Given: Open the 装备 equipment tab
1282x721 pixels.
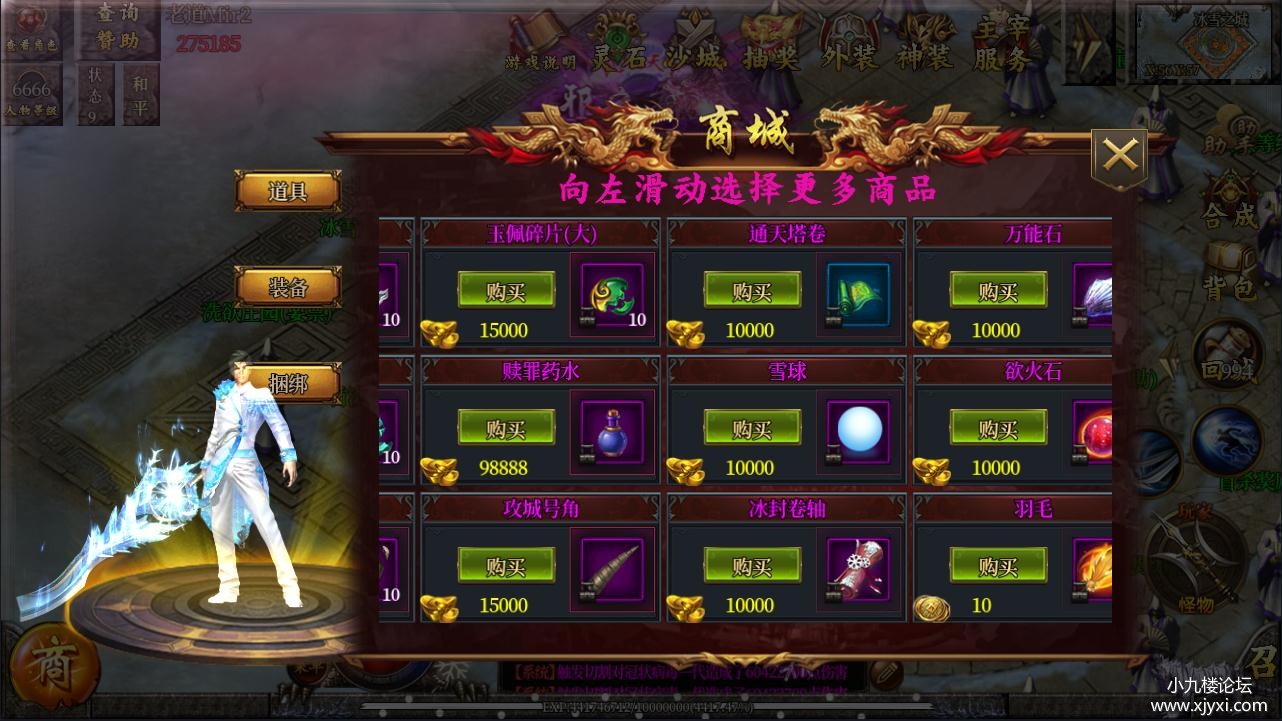Looking at the screenshot, I should point(287,288).
